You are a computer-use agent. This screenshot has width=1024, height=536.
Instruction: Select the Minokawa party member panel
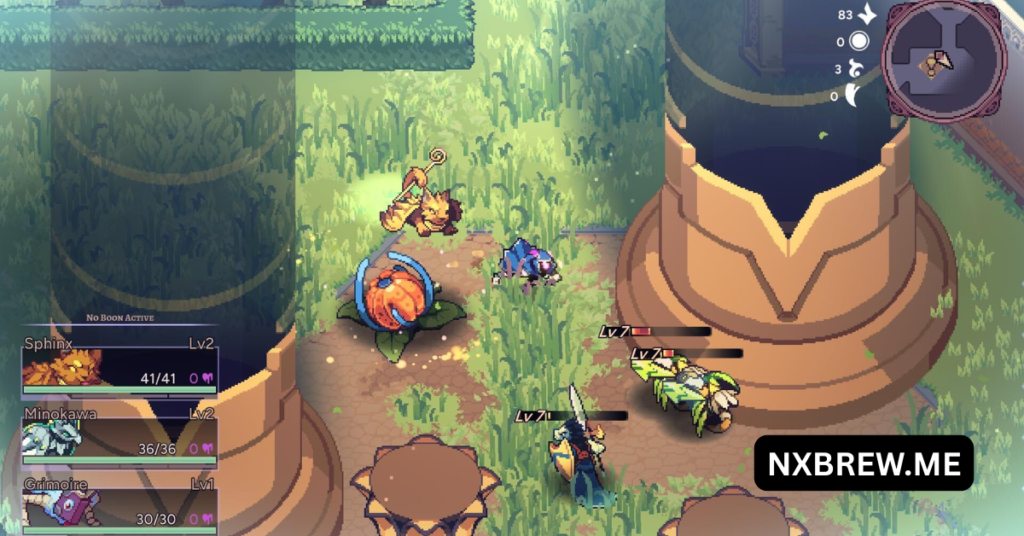click(119, 434)
